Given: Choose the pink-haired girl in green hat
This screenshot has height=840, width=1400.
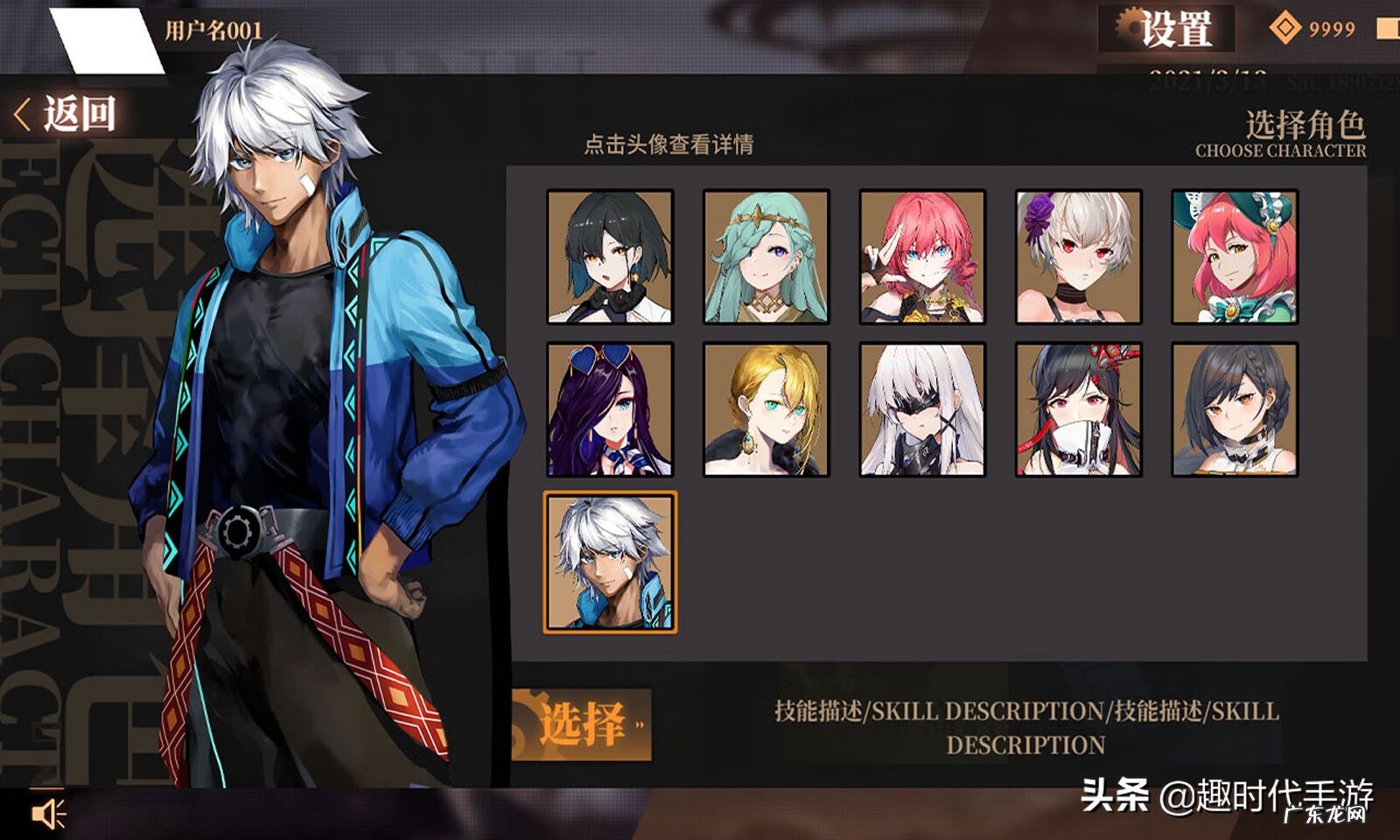Looking at the screenshot, I should pyautogui.click(x=1235, y=257).
